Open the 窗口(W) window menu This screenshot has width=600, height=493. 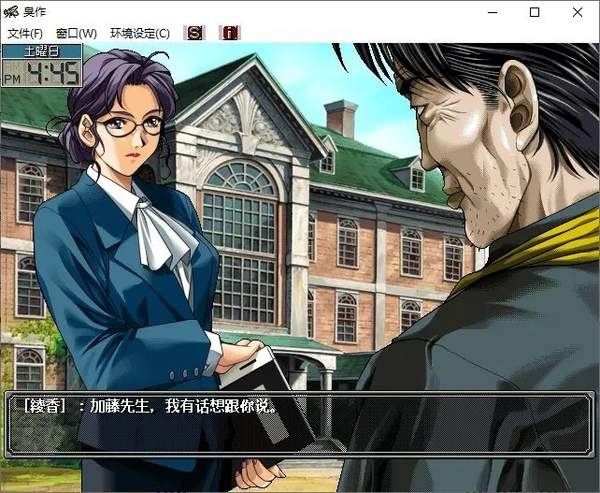(77, 33)
